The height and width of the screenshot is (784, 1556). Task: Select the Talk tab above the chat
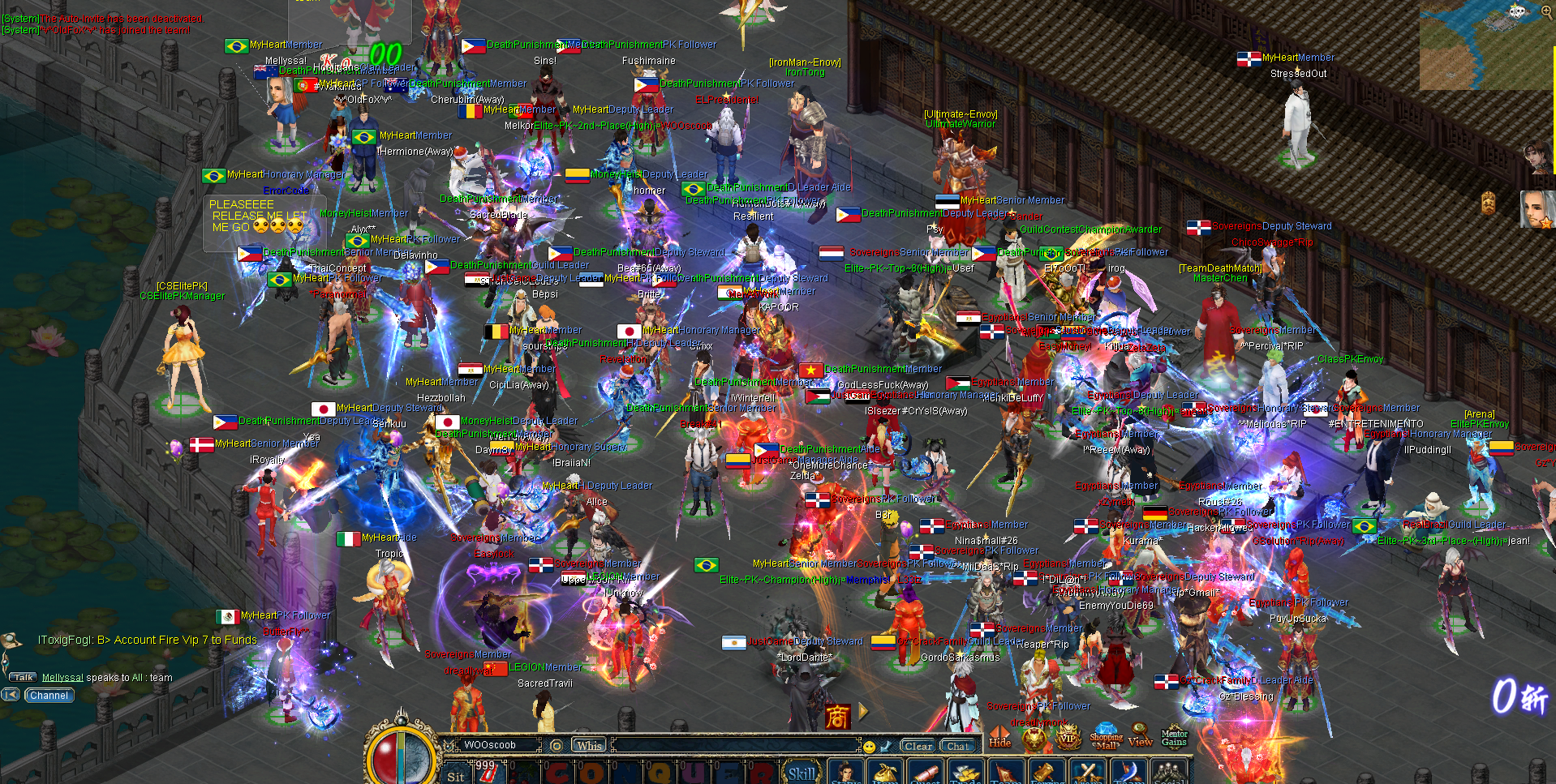(x=23, y=676)
